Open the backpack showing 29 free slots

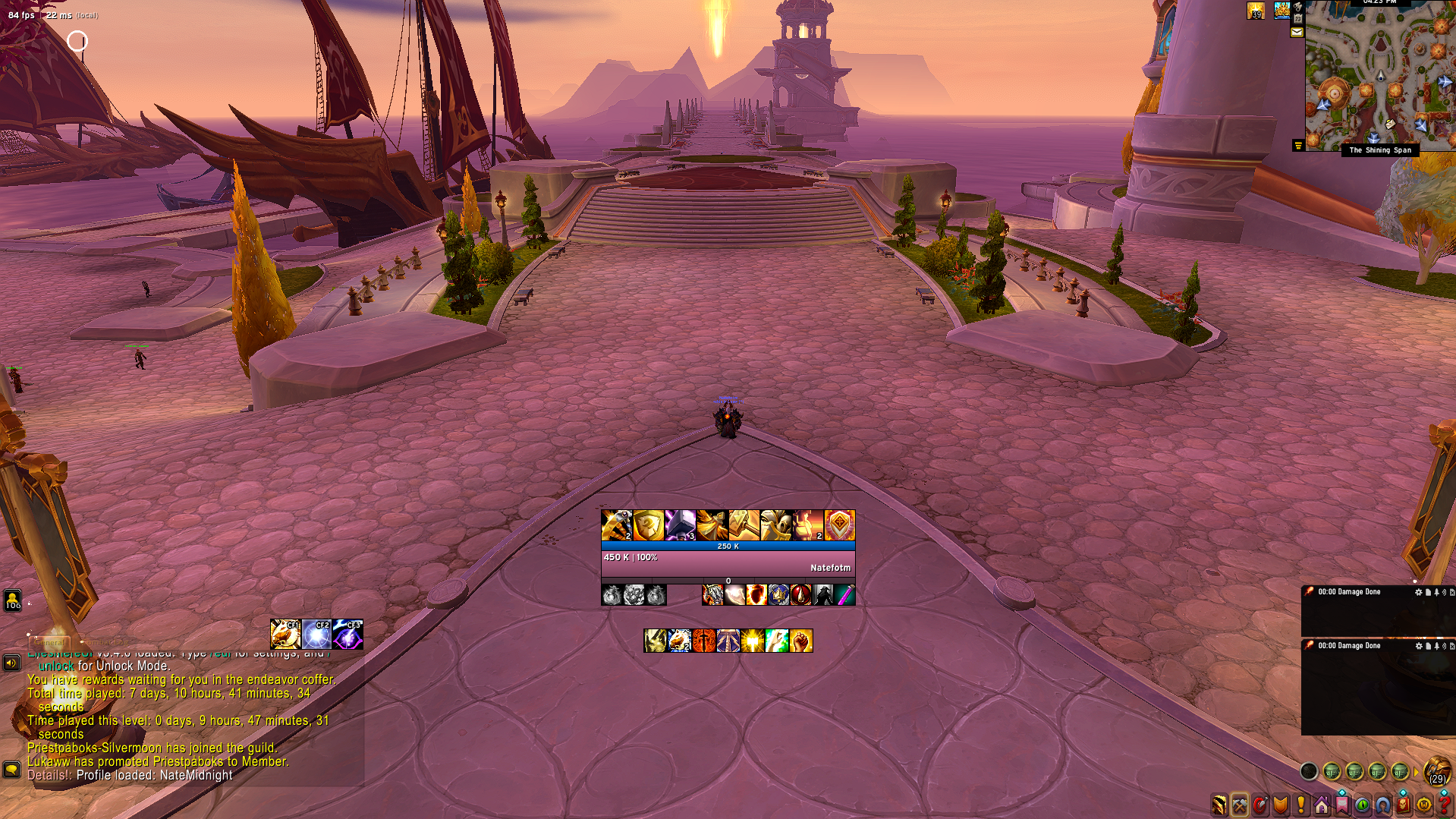pyautogui.click(x=1436, y=770)
